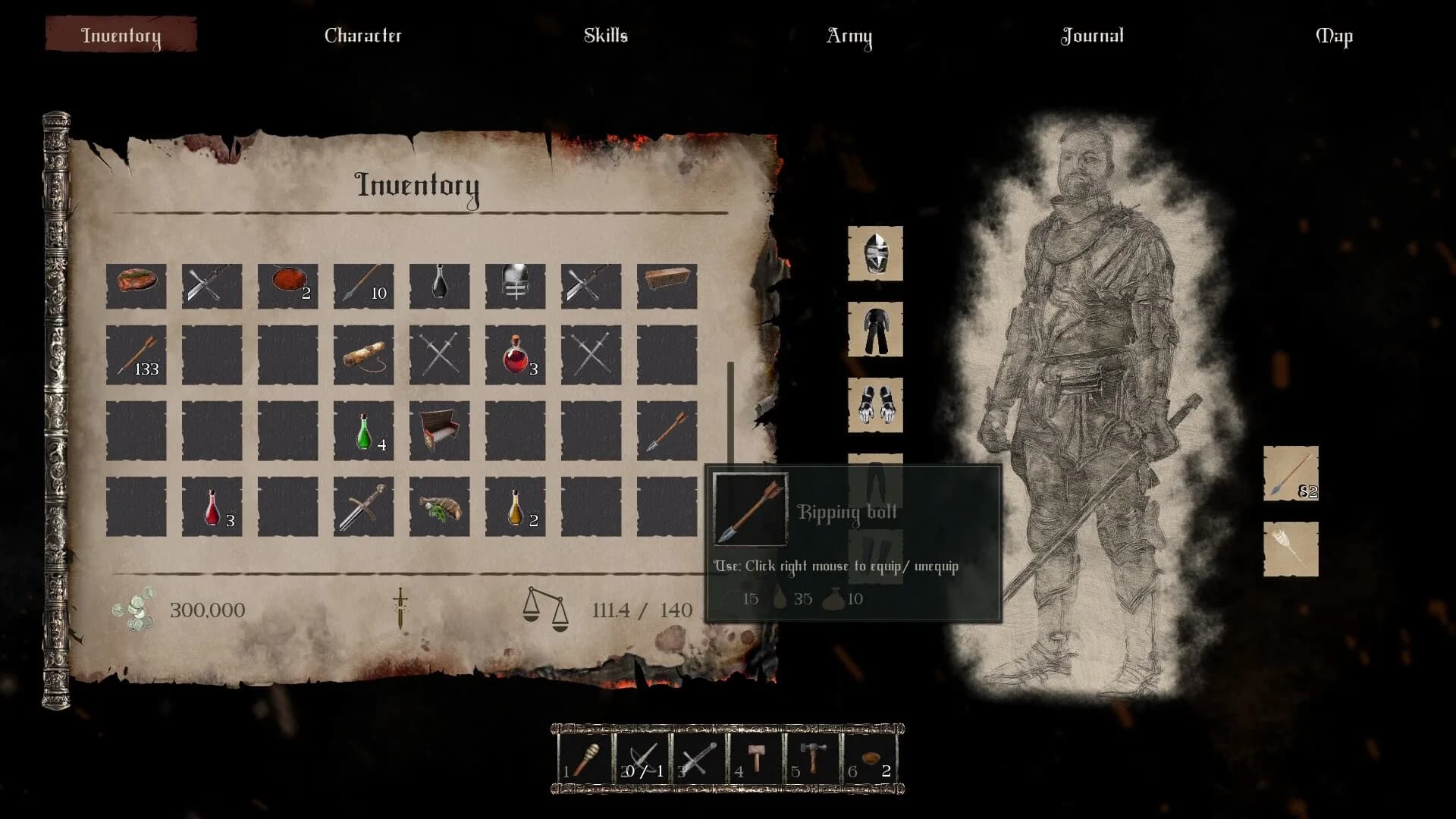Select the Inventory tab
The height and width of the screenshot is (819, 1456).
coord(121,36)
